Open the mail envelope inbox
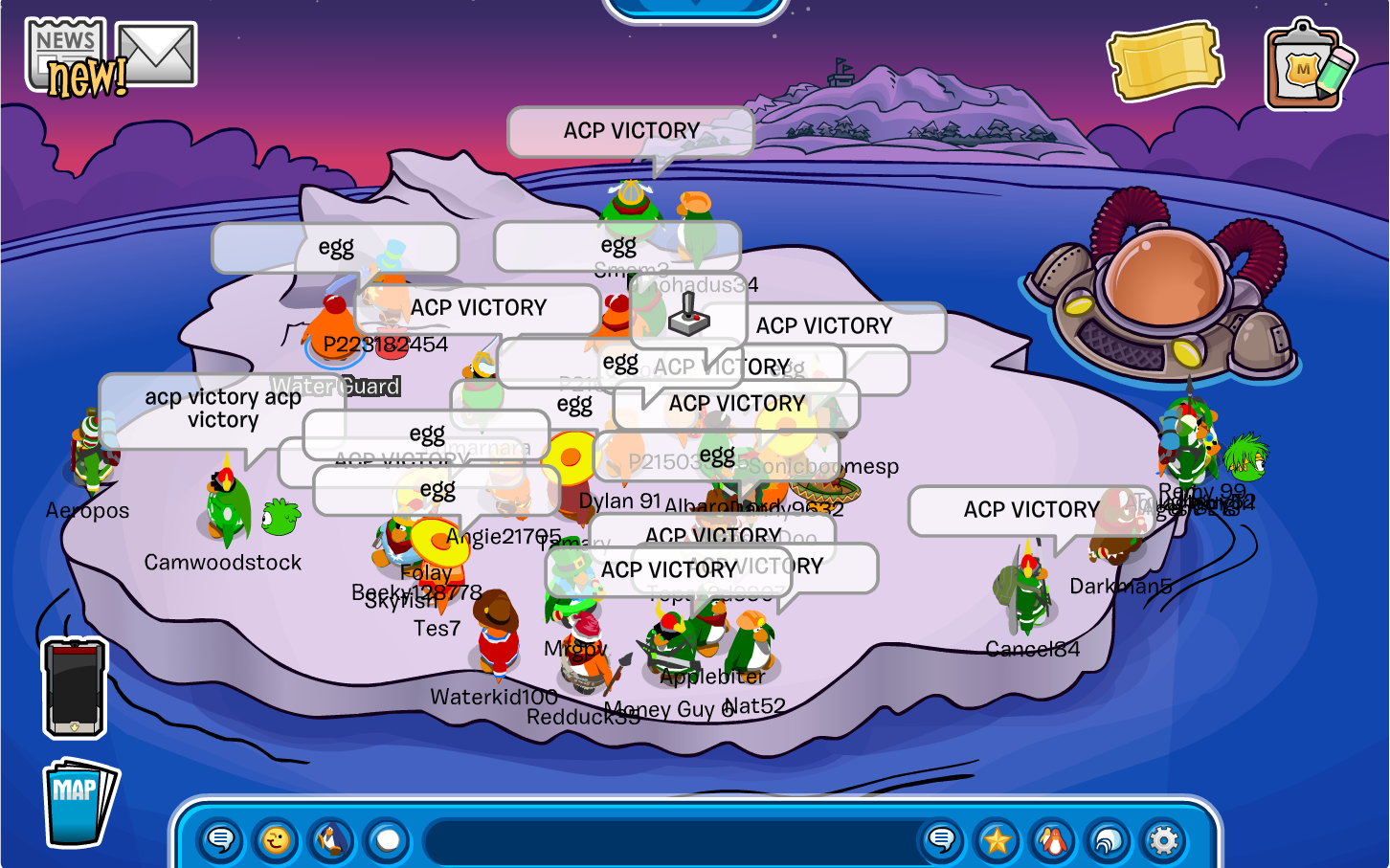The image size is (1390, 868). click(x=156, y=54)
